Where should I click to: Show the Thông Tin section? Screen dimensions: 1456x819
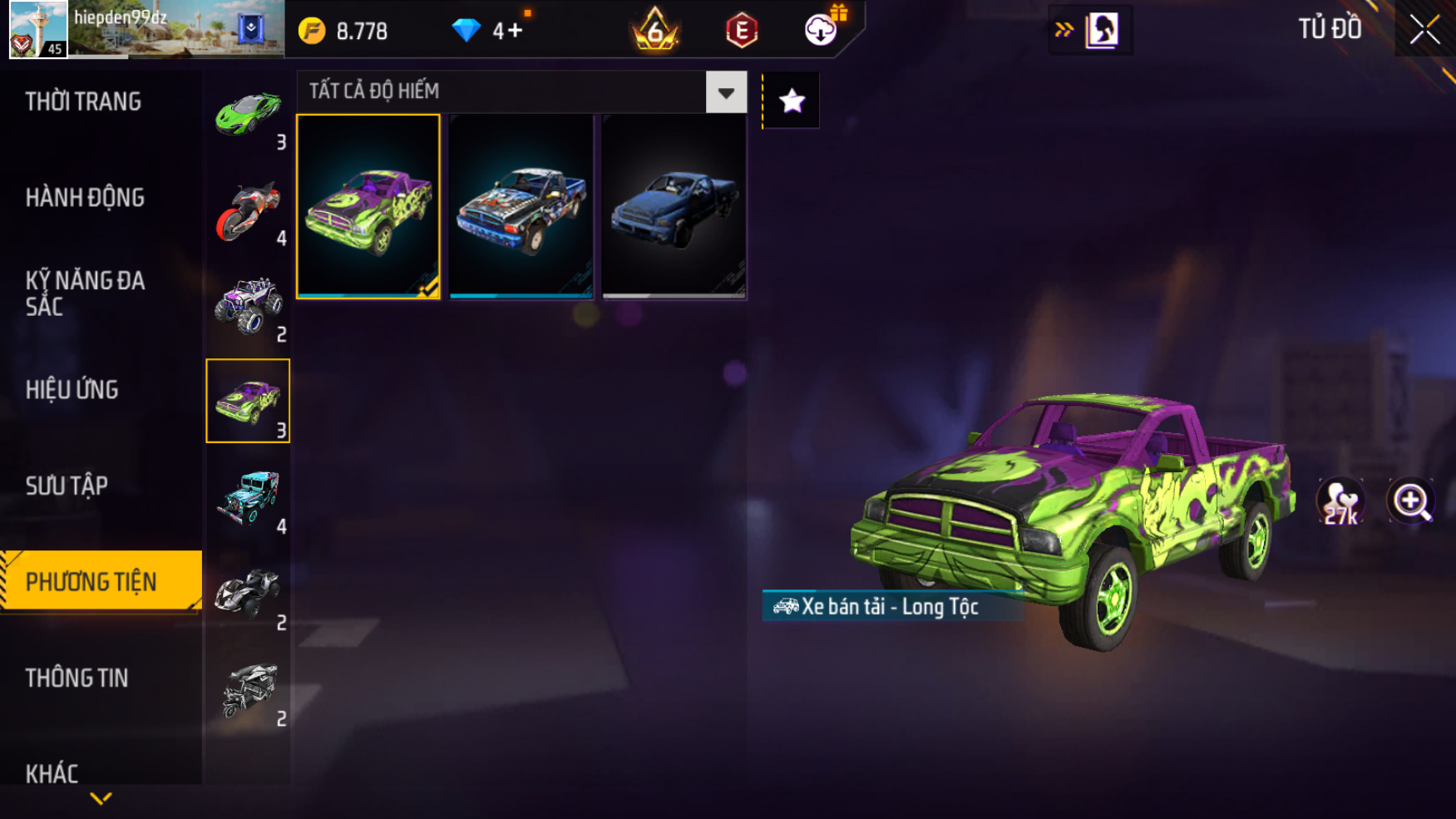tap(77, 678)
